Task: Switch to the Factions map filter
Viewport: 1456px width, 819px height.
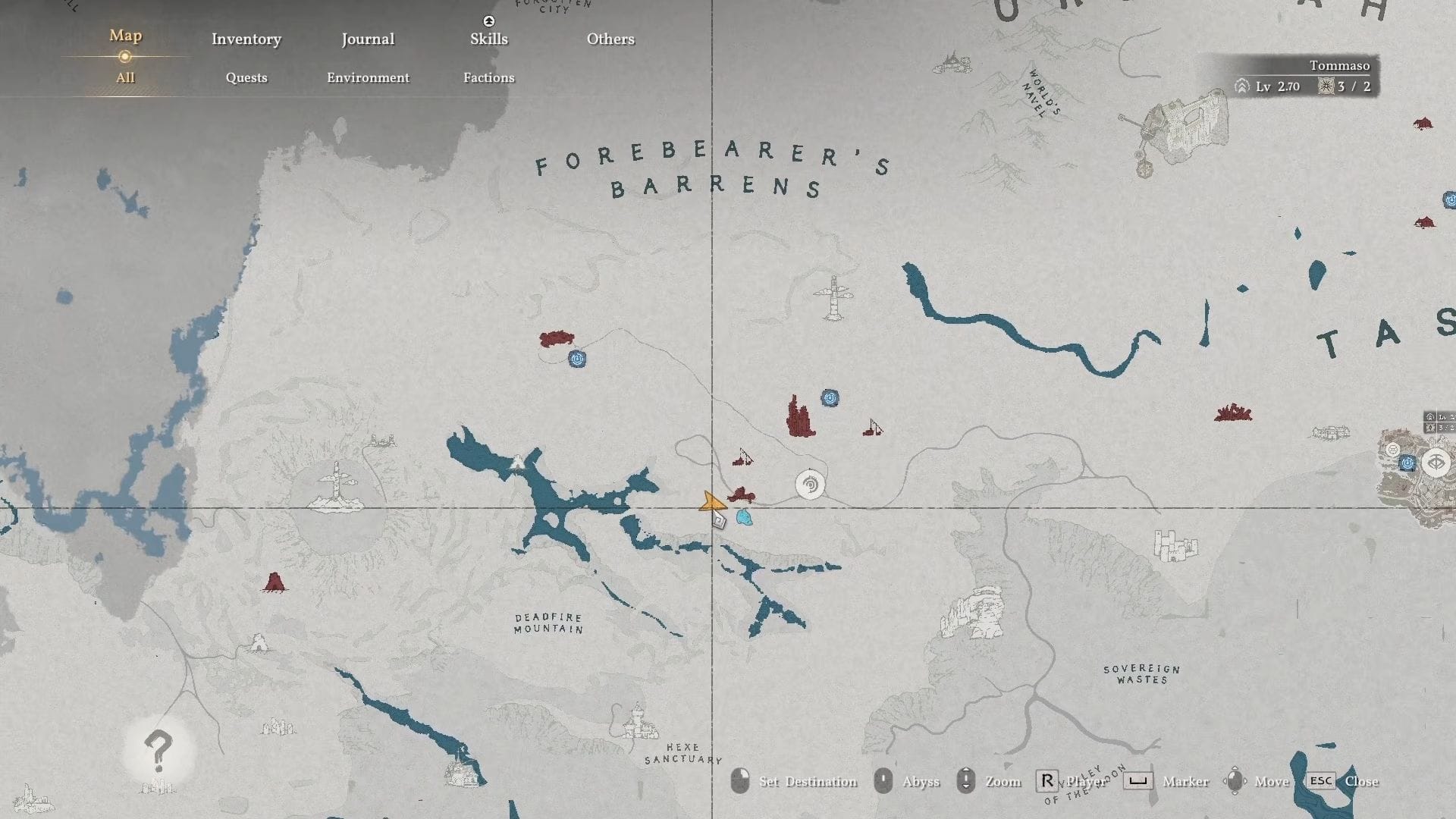Action: click(488, 77)
